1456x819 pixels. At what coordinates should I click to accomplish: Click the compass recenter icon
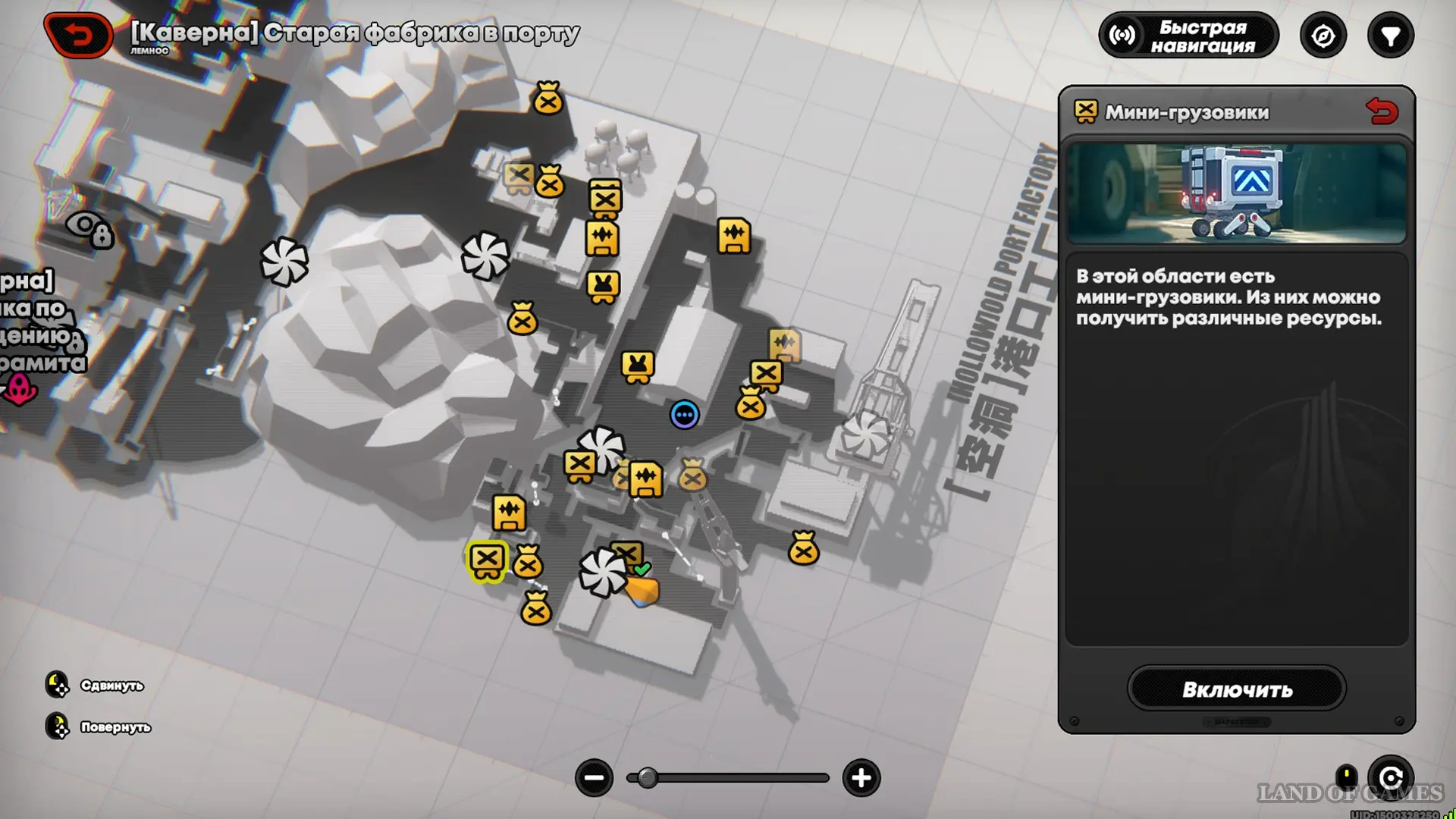point(1323,36)
